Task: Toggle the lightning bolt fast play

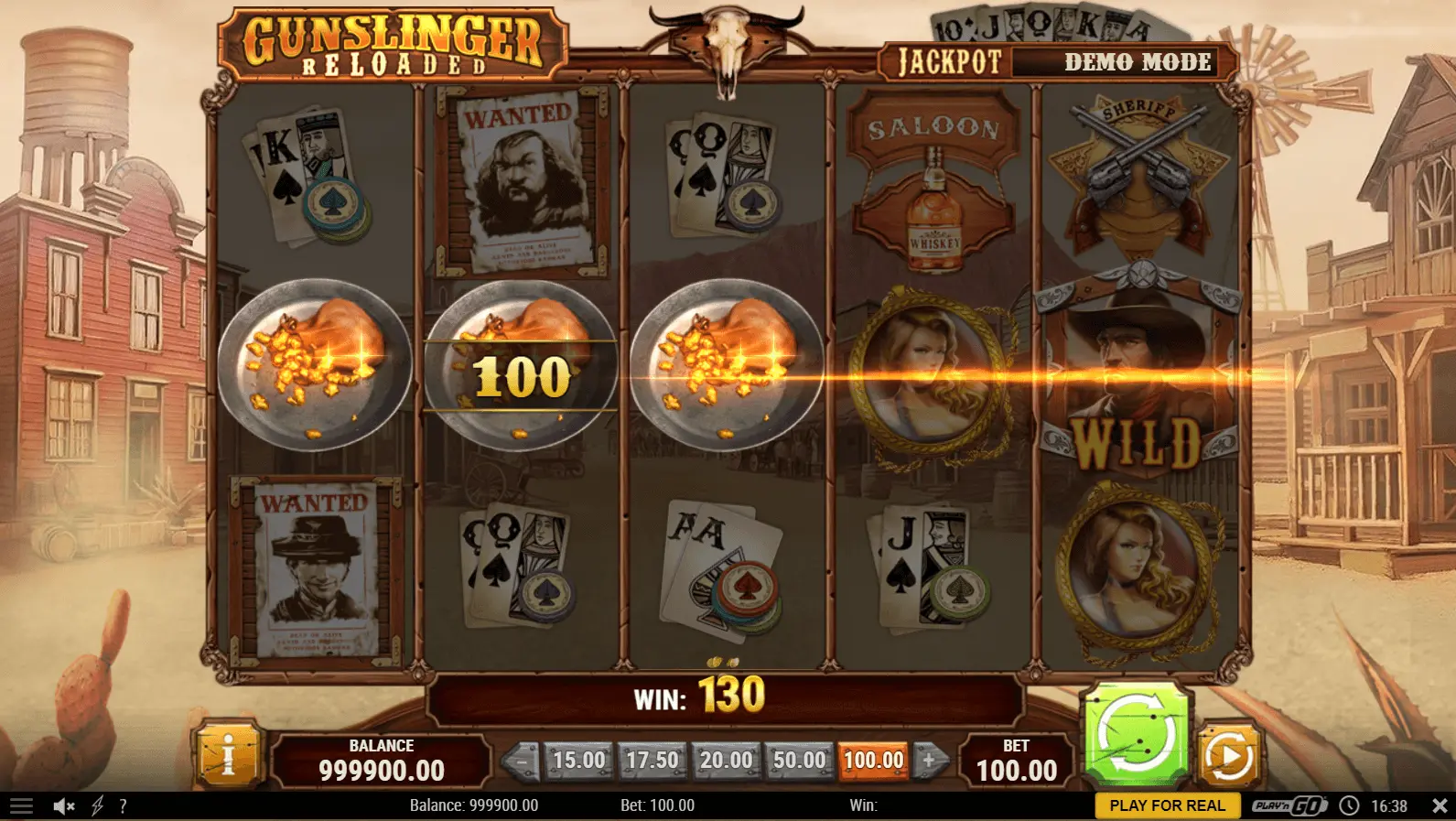Action: [x=97, y=805]
